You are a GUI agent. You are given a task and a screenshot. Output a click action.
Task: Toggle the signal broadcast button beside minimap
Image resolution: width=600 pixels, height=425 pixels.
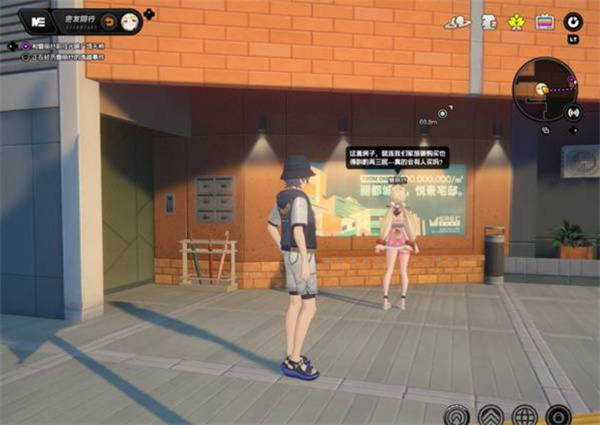tap(573, 112)
